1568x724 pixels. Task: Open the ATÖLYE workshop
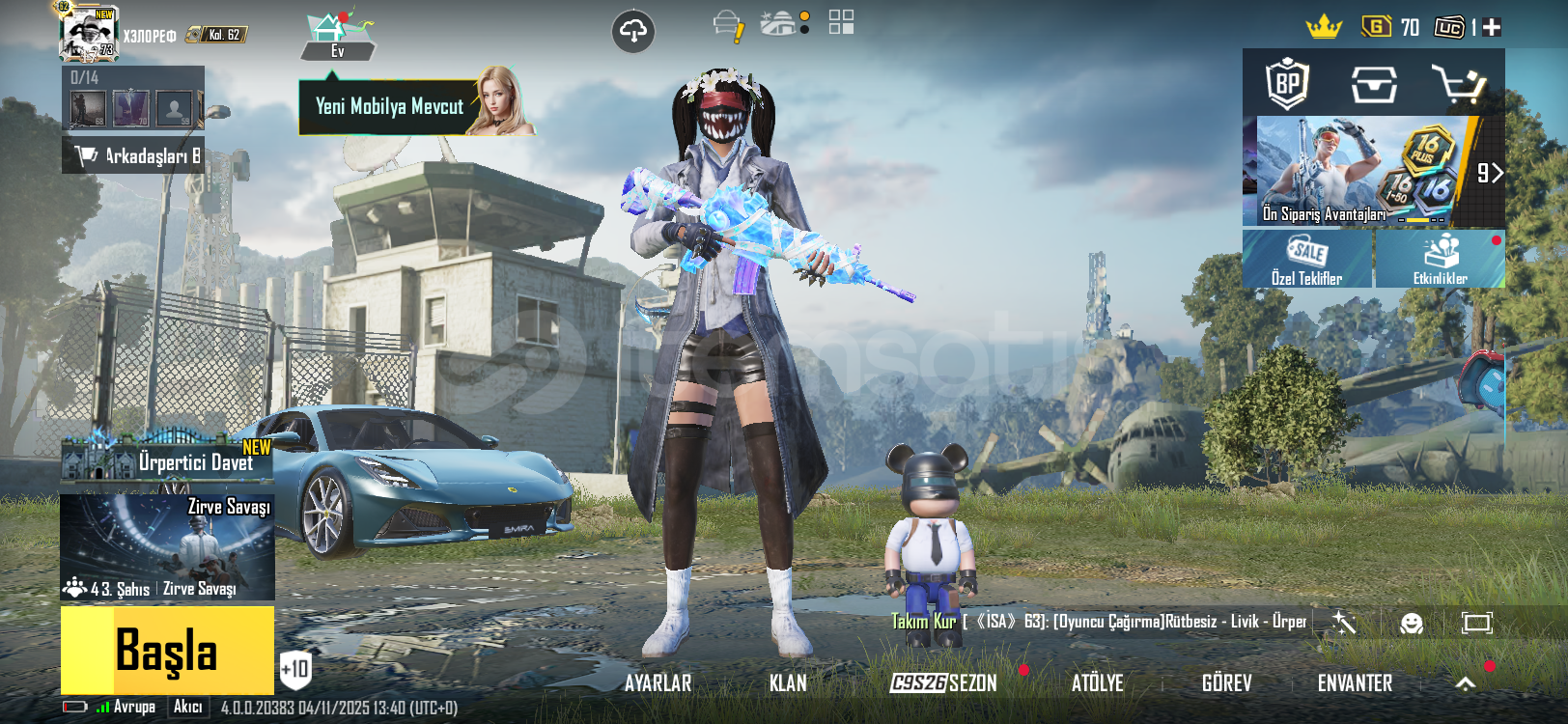click(x=1098, y=683)
